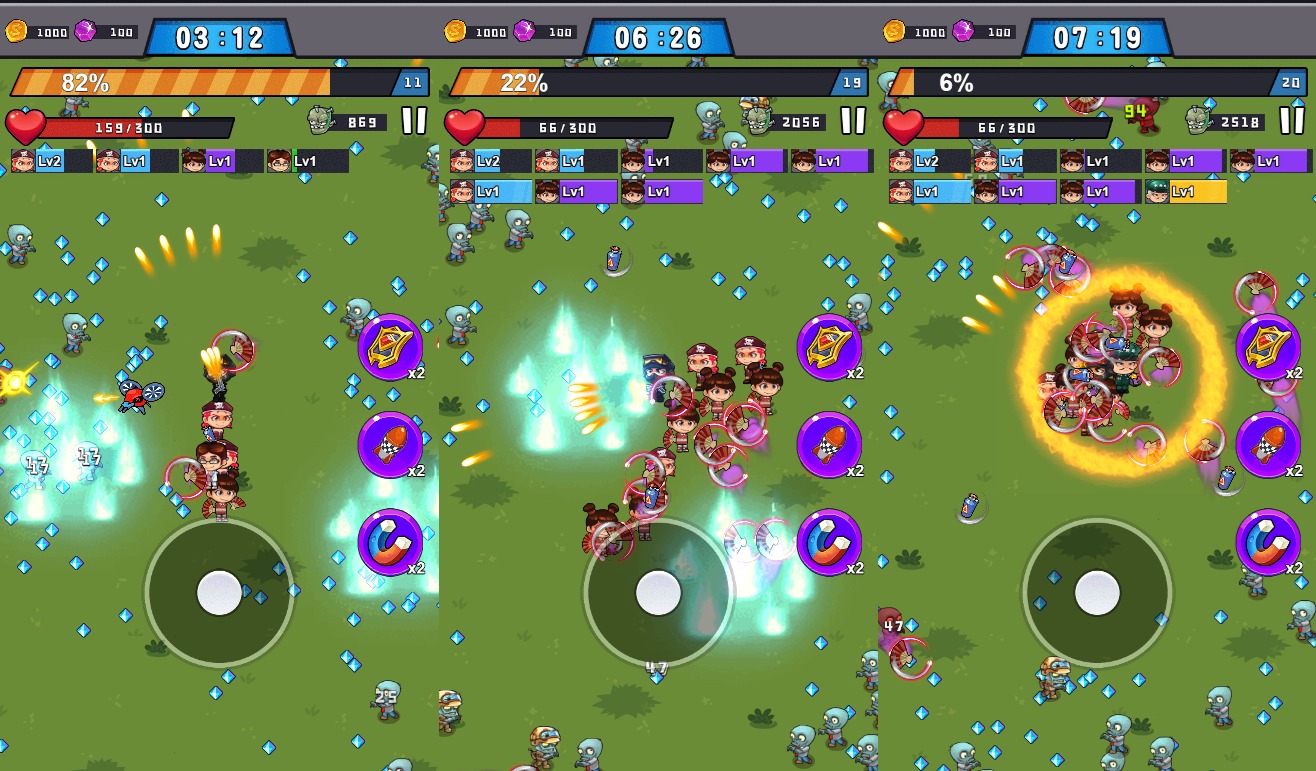Activate the golden badge skill on 07:19 screen

point(1268,347)
